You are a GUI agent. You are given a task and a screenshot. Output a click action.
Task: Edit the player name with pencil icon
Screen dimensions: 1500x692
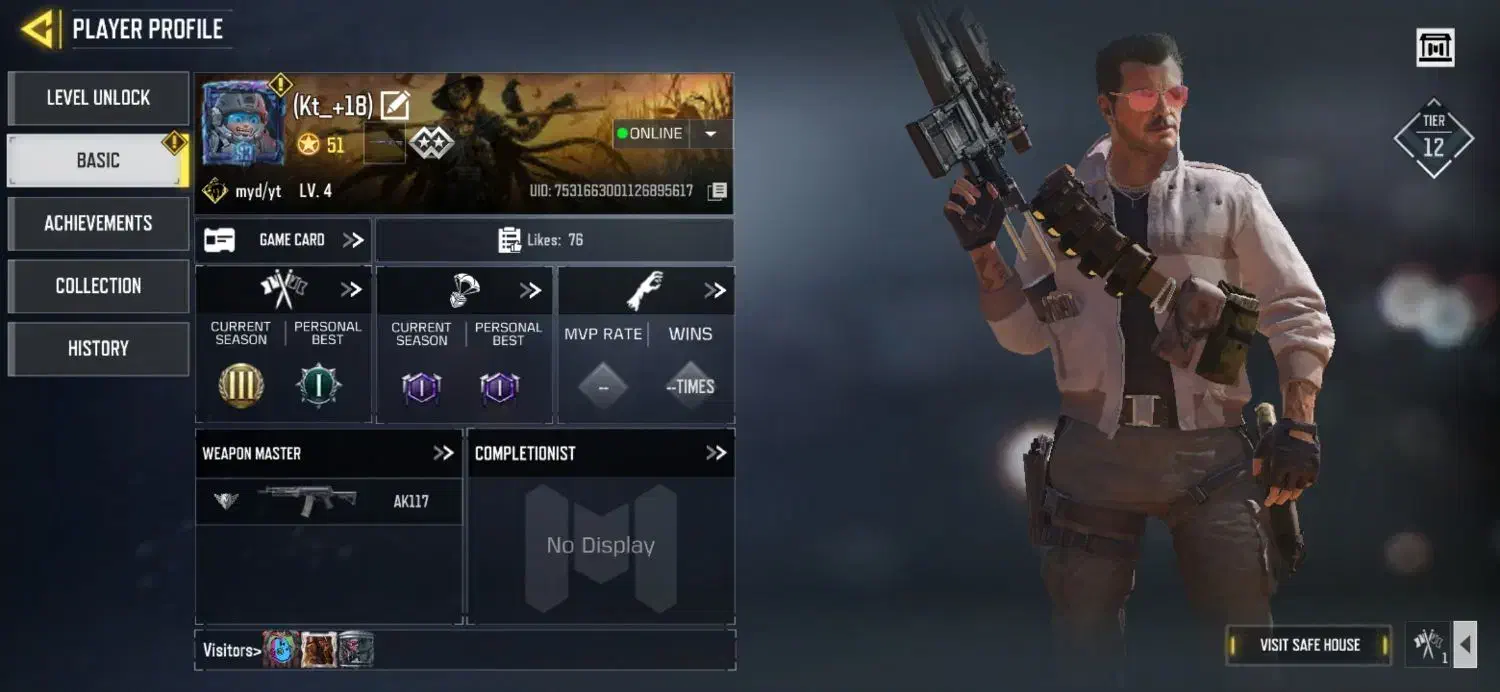click(395, 105)
